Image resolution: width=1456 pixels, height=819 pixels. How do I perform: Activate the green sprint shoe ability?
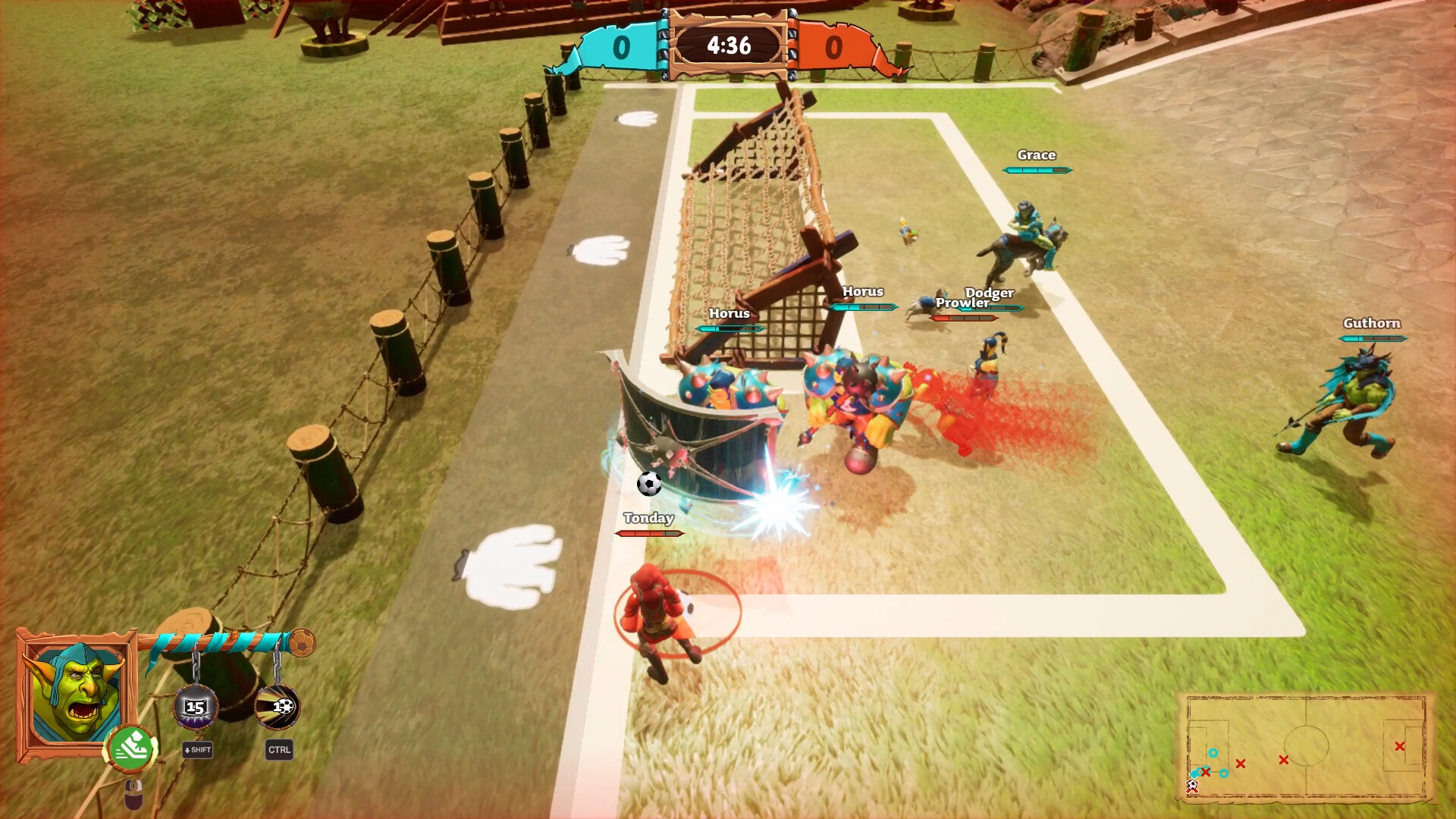click(x=132, y=747)
